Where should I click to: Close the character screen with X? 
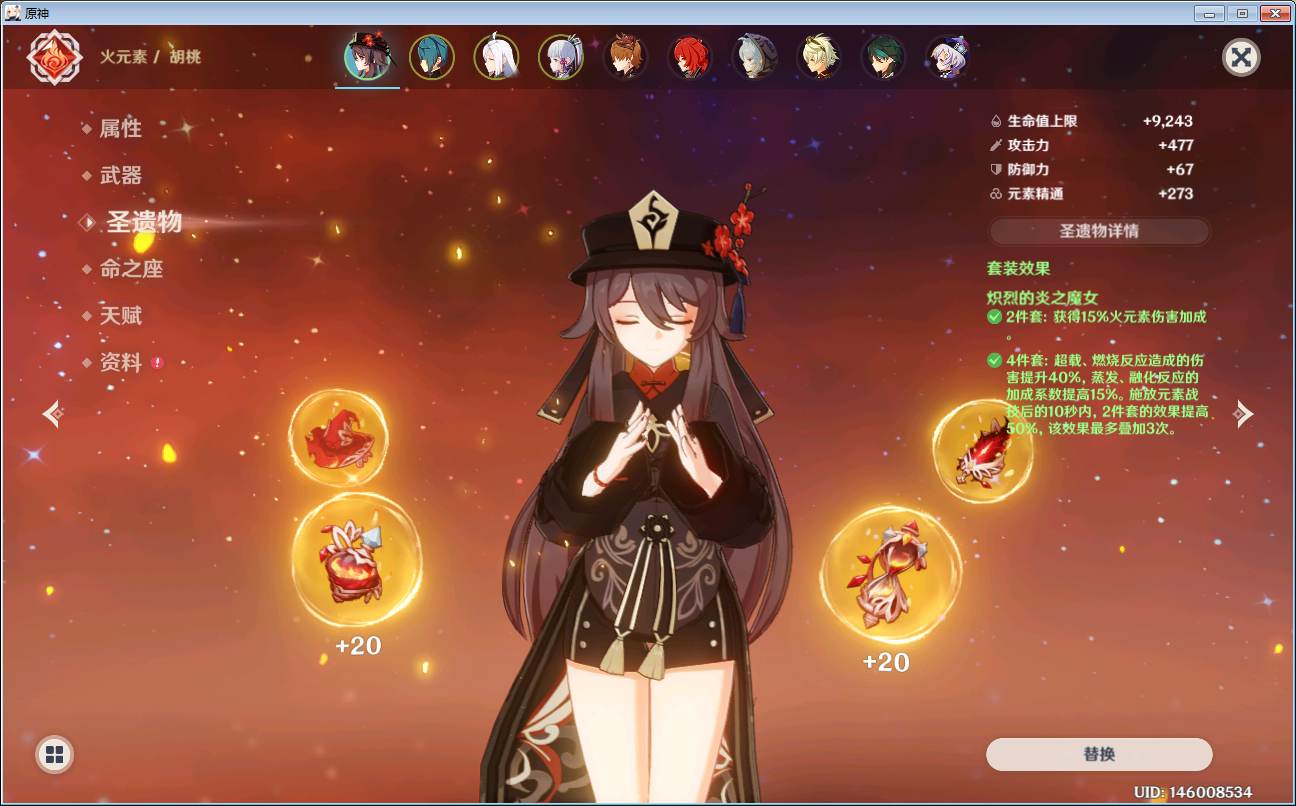coord(1240,57)
